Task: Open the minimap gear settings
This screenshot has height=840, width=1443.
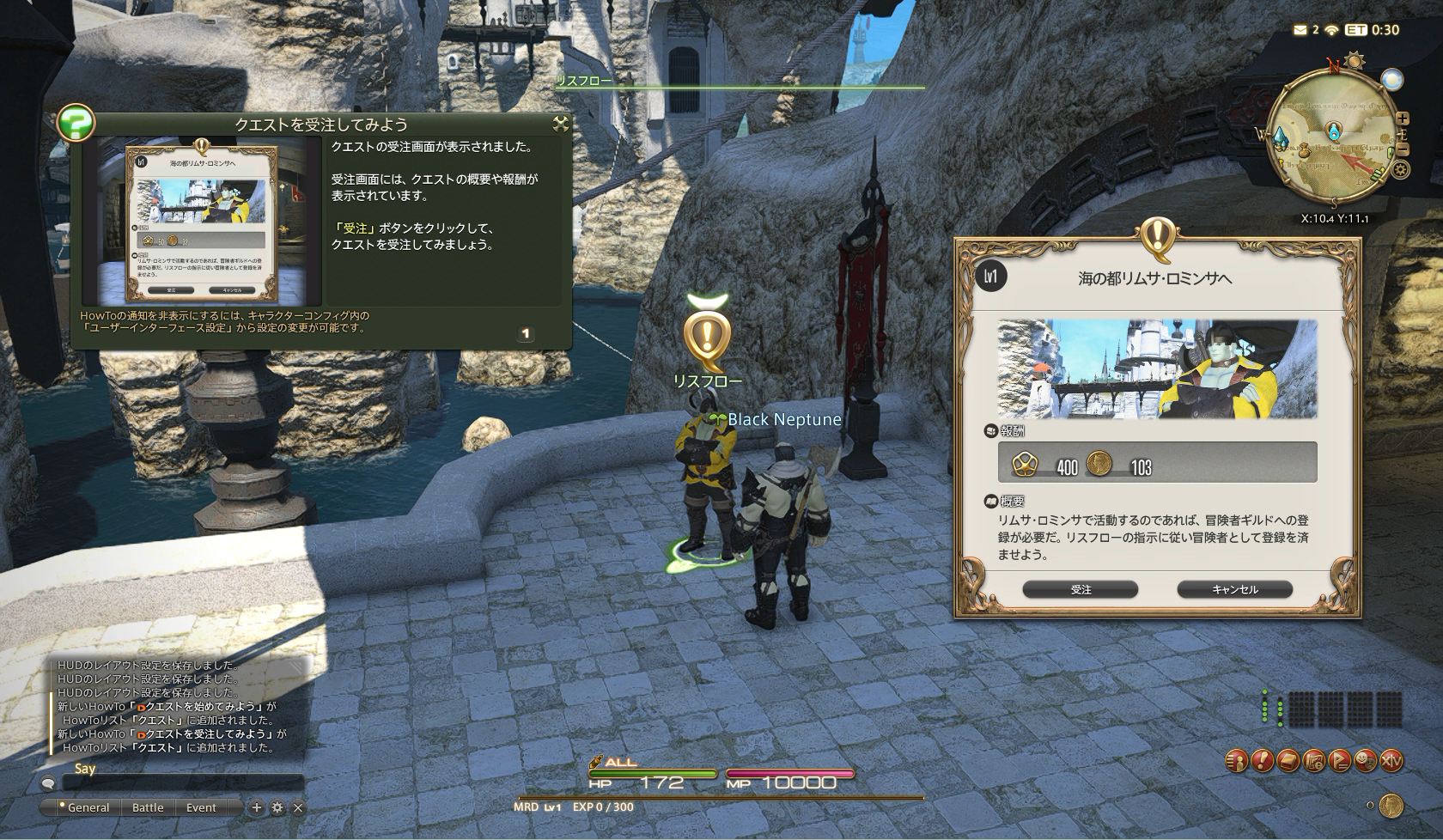Action: pos(1401,170)
